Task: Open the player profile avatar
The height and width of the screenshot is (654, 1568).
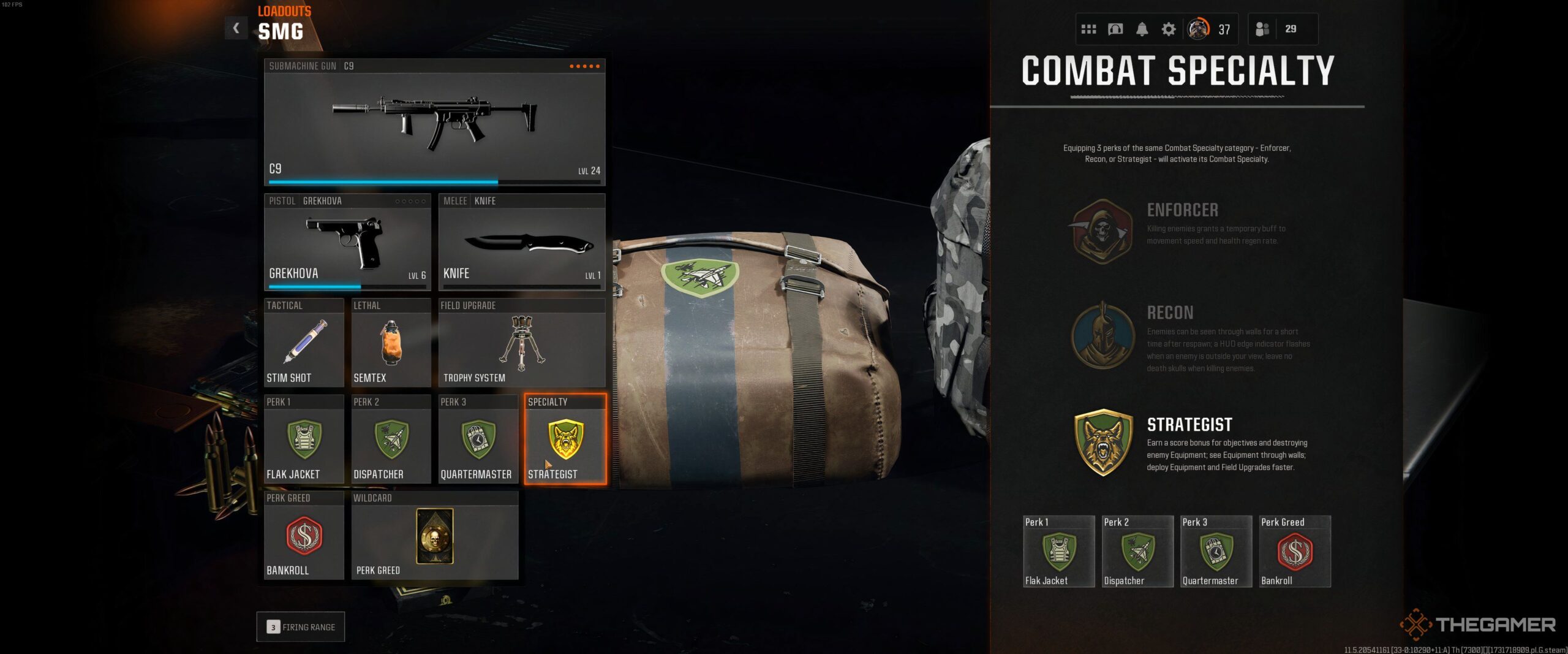Action: click(1198, 29)
